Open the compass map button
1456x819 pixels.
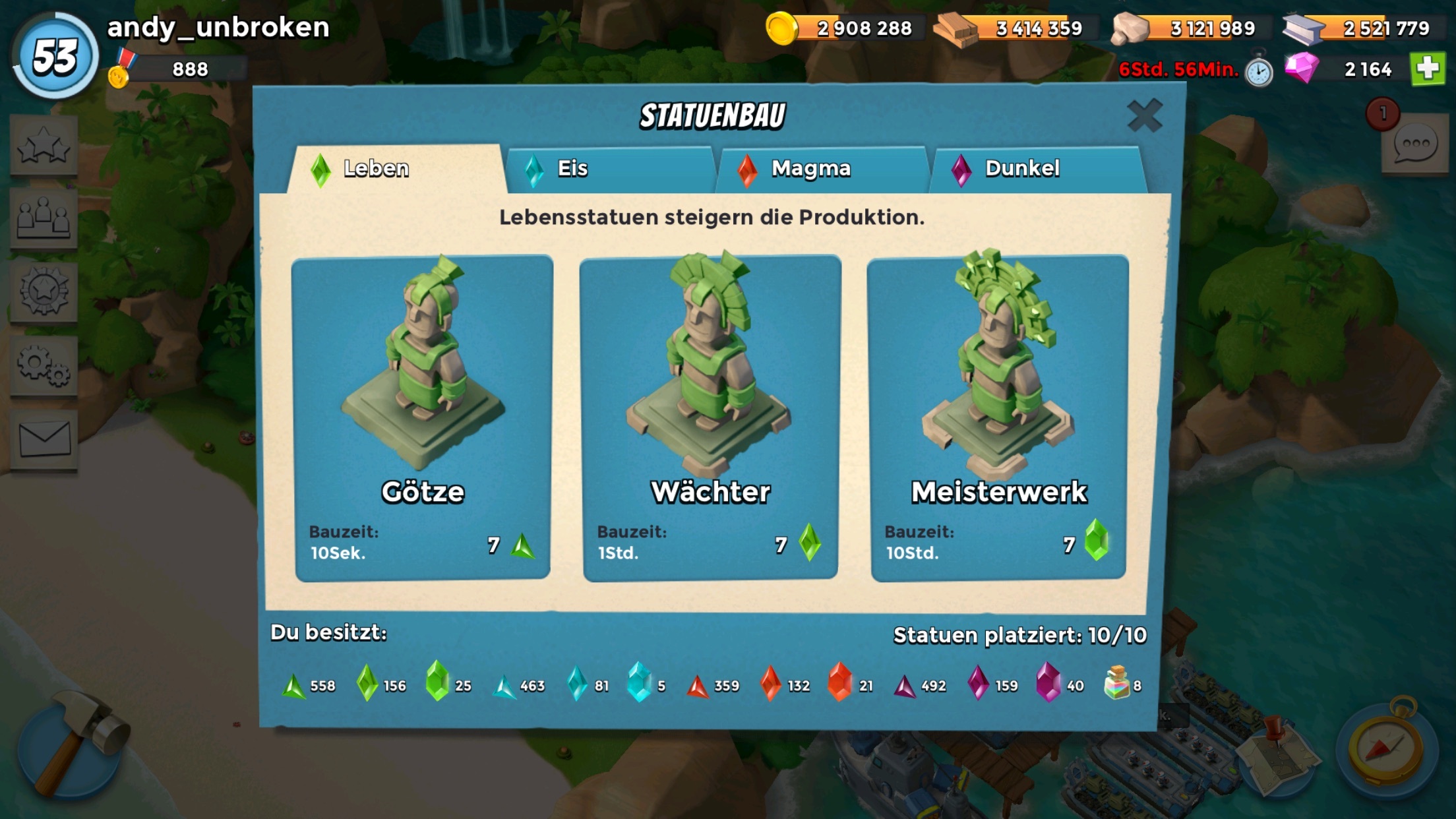click(1387, 746)
